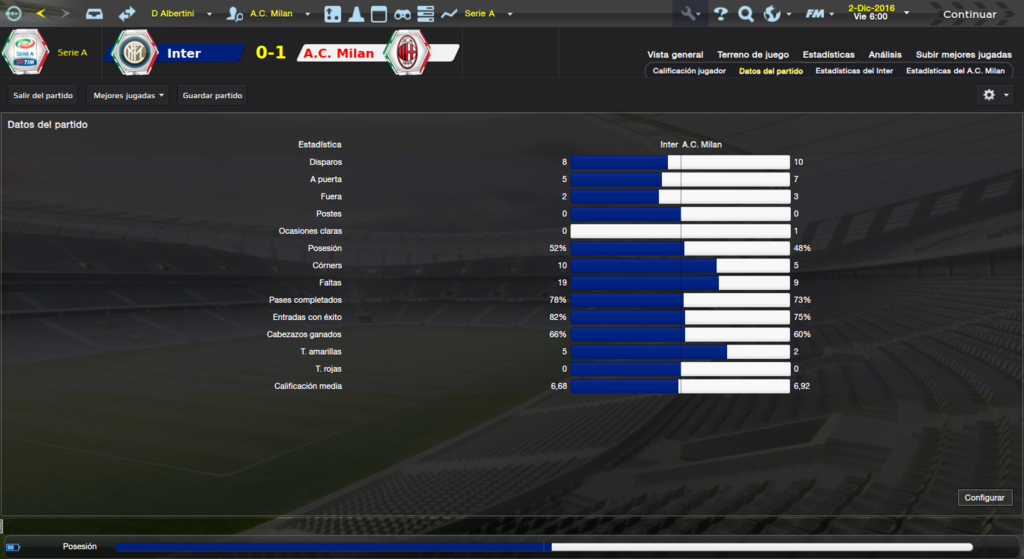Image resolution: width=1024 pixels, height=559 pixels.
Task: Exit via Salir del partido
Action: [43, 95]
